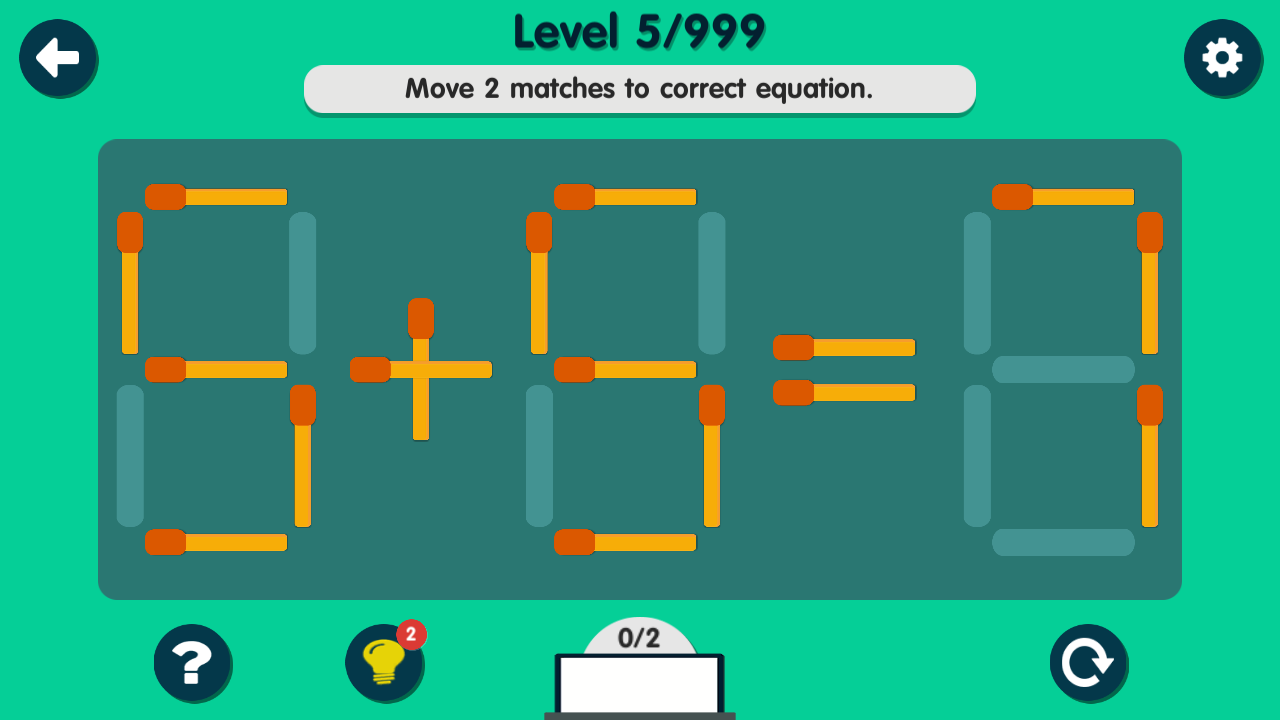
Task: Go back using the arrow icon
Action: pyautogui.click(x=58, y=58)
